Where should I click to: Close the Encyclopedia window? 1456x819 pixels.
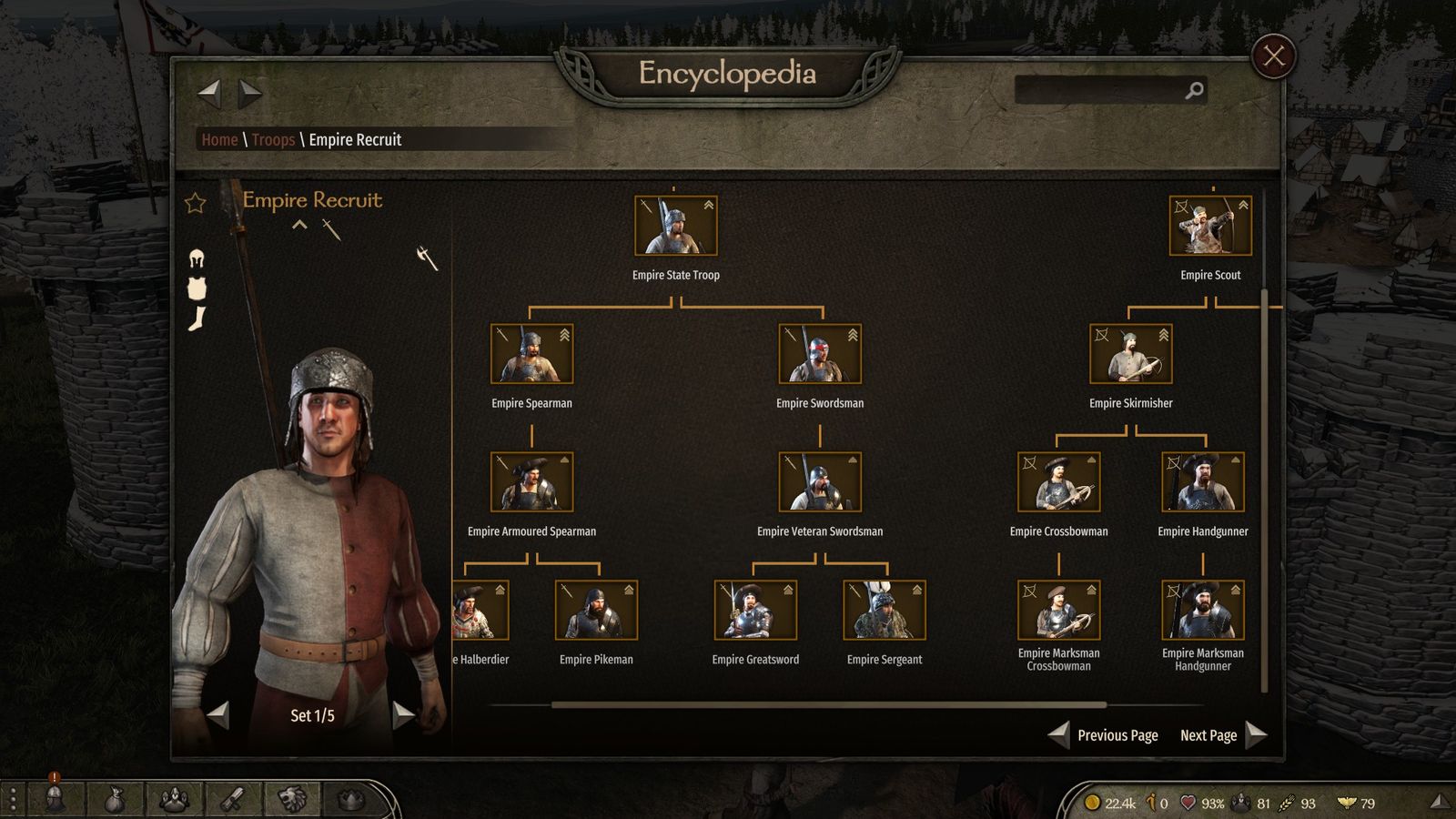(x=1273, y=56)
